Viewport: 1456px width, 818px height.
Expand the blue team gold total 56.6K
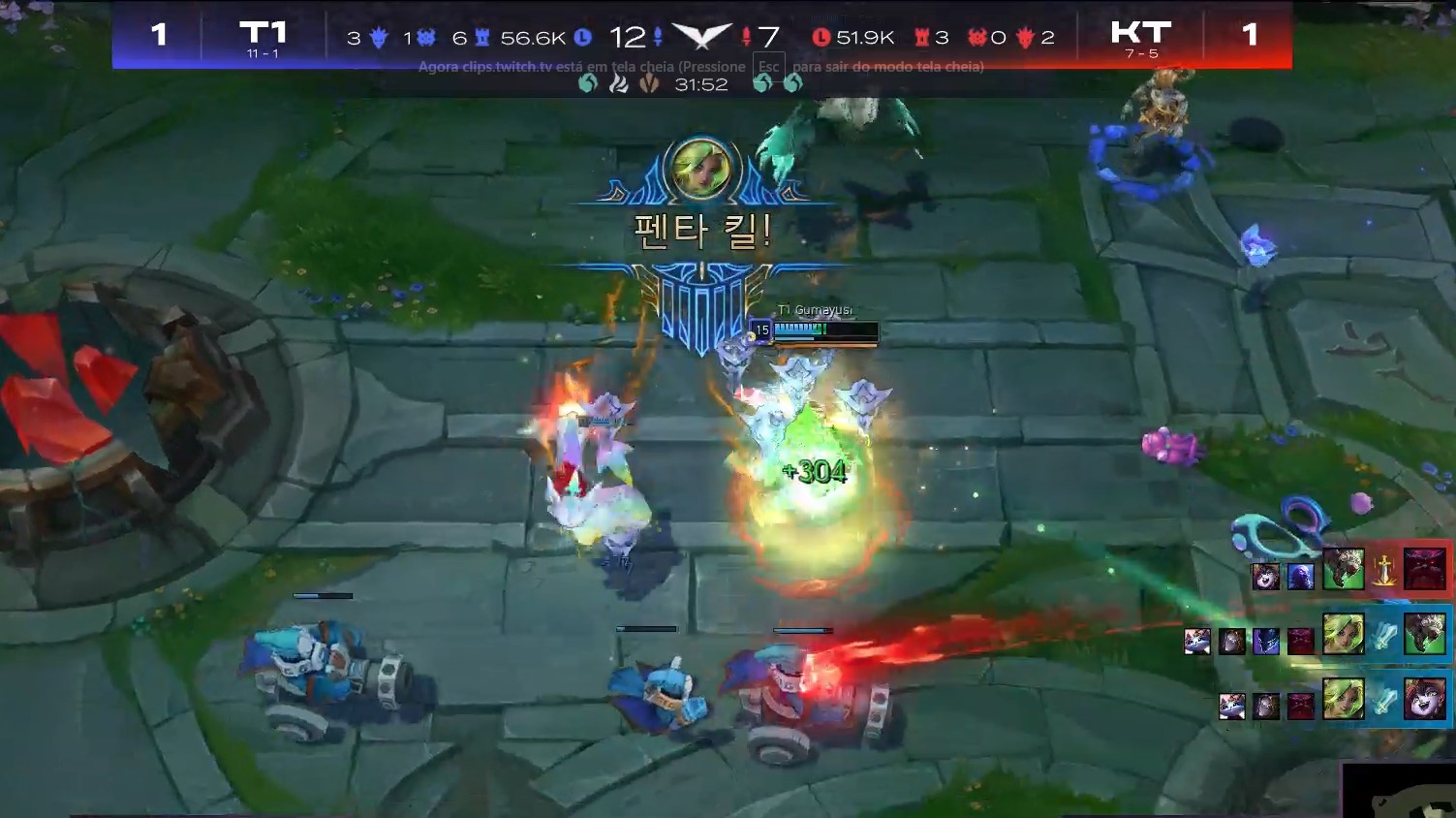[x=532, y=35]
